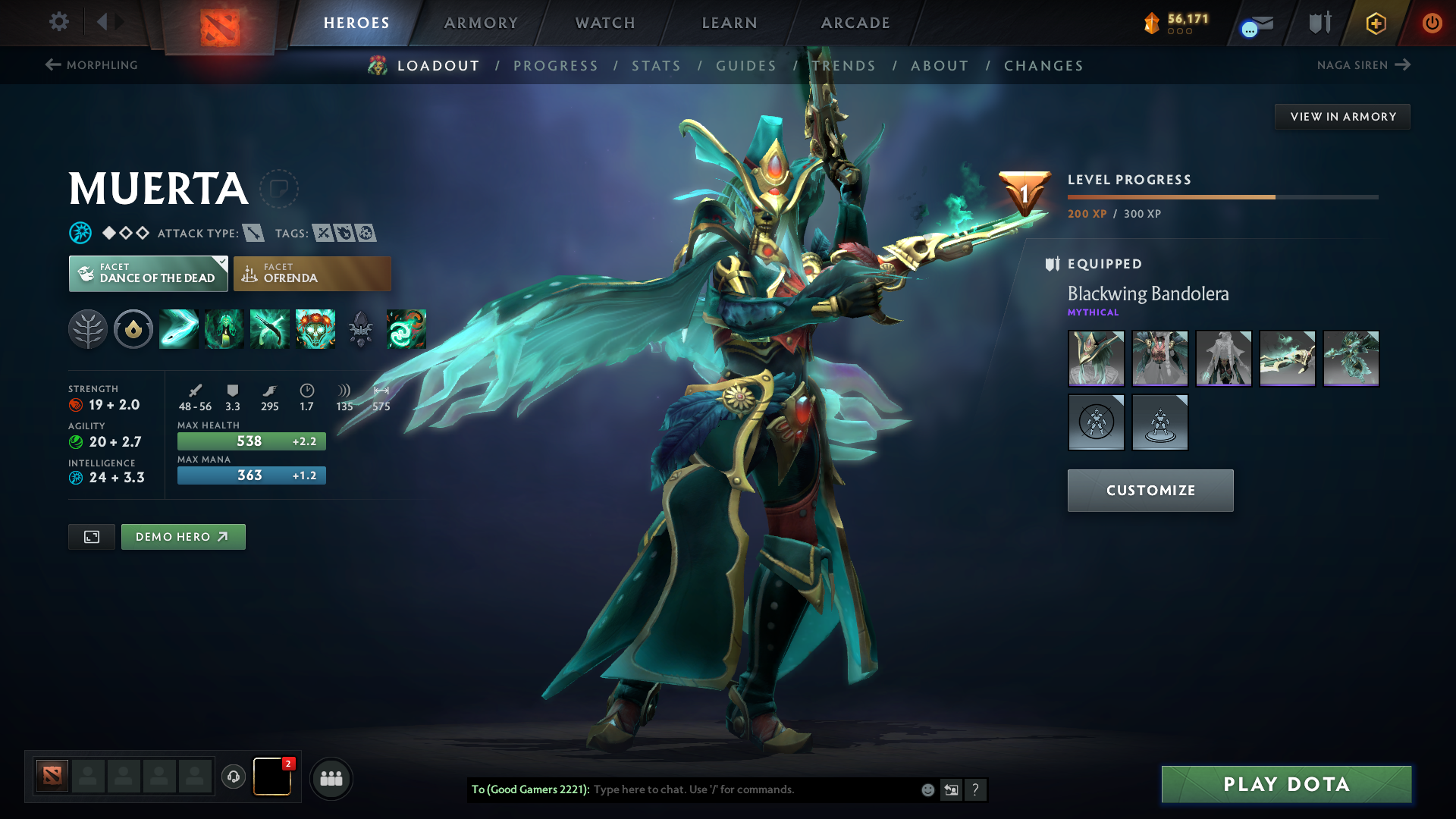Switch to the Ofrenda facet

tap(312, 273)
